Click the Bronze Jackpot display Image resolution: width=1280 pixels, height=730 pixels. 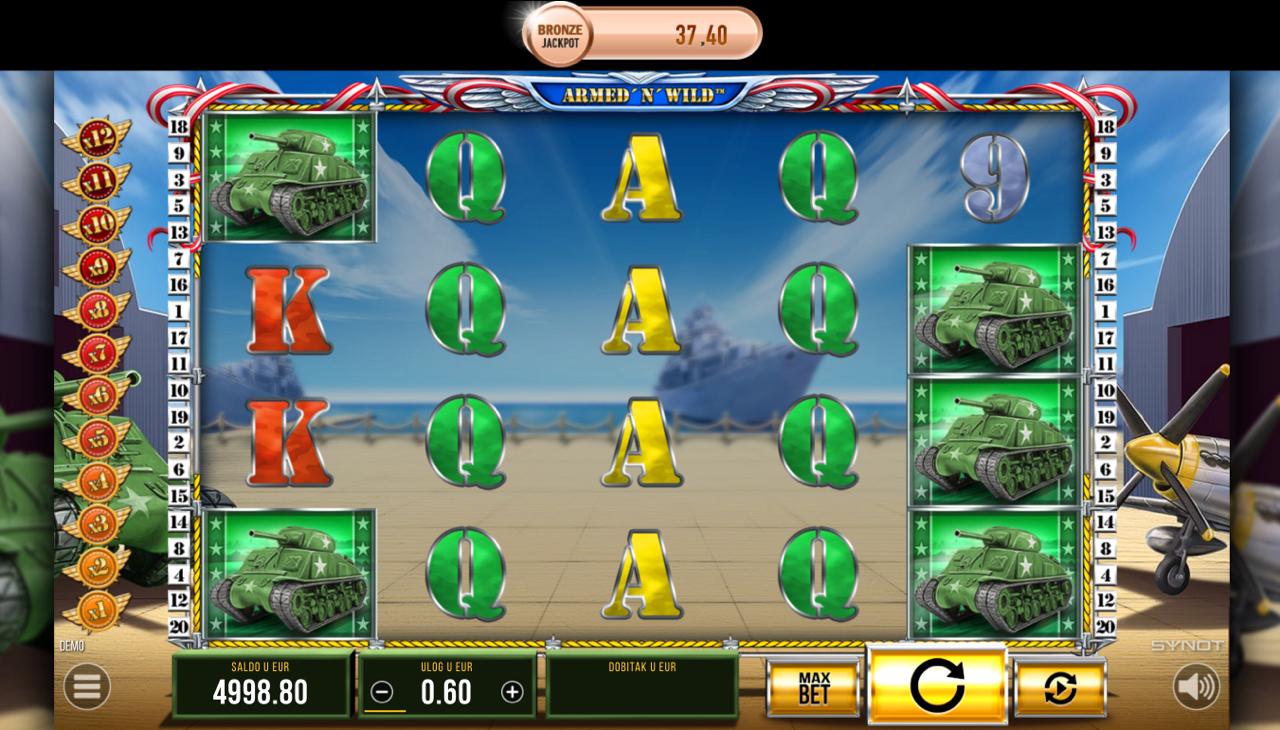point(643,35)
